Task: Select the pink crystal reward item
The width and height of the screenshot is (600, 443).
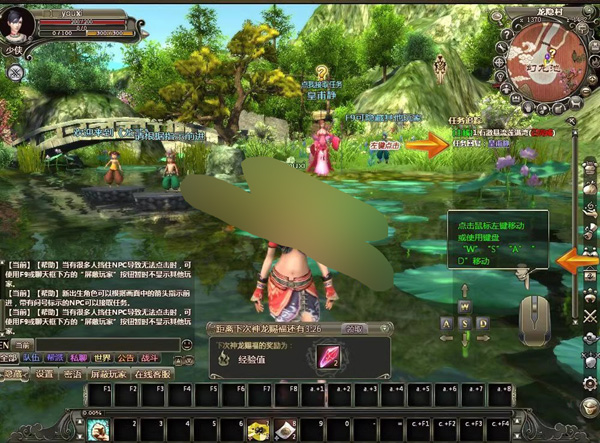Action: pos(328,357)
